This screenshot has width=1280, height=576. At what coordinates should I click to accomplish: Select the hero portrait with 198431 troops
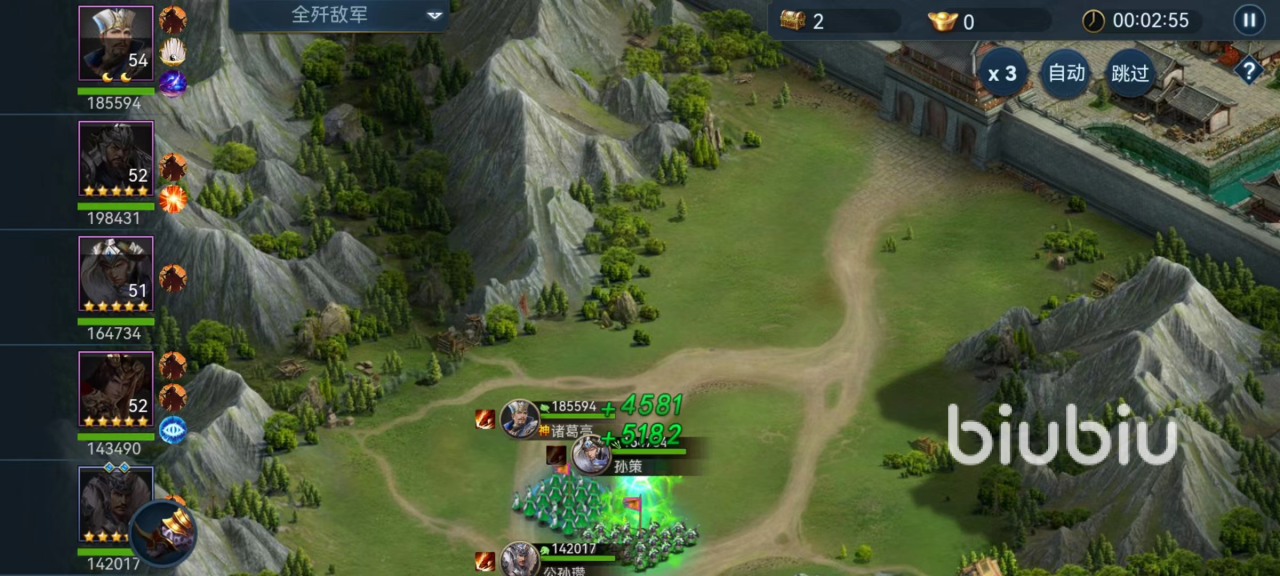(x=116, y=158)
